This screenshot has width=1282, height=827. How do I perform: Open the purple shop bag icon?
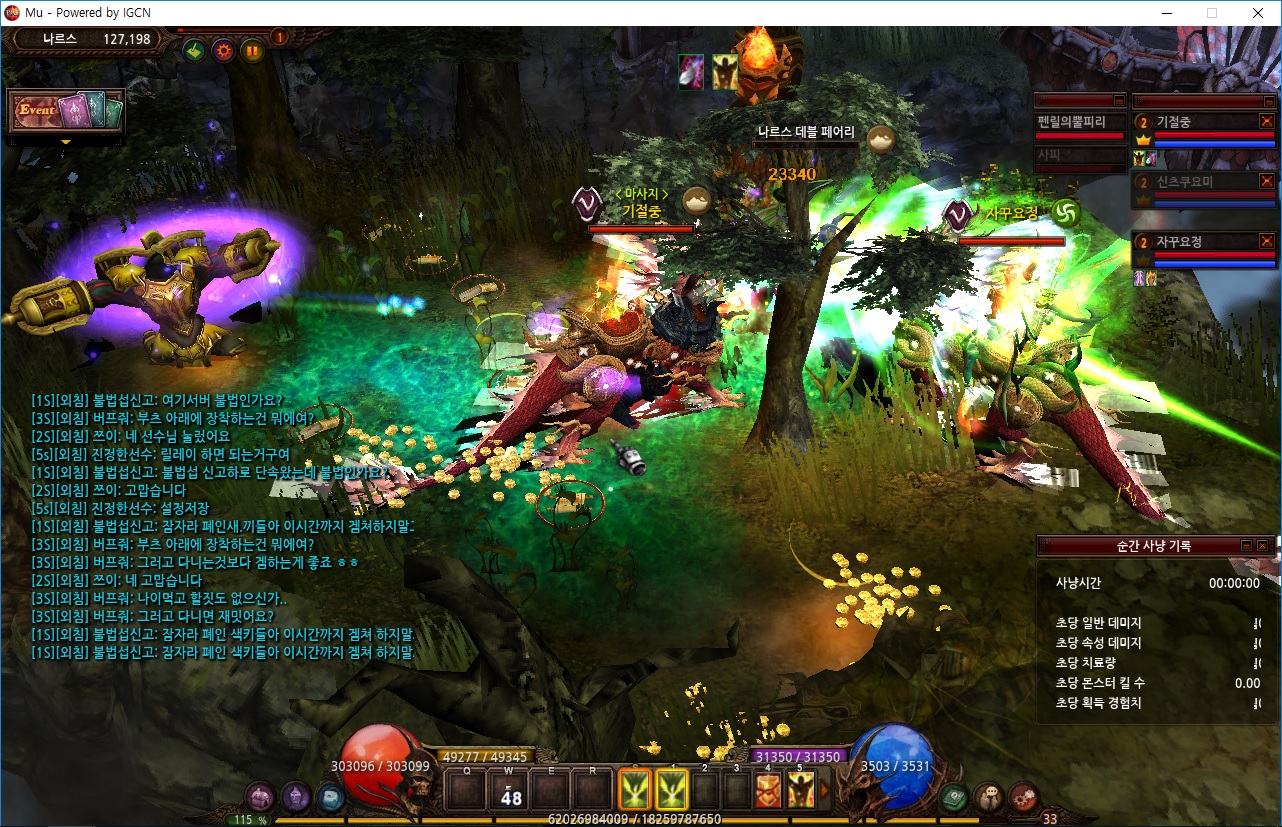click(260, 797)
